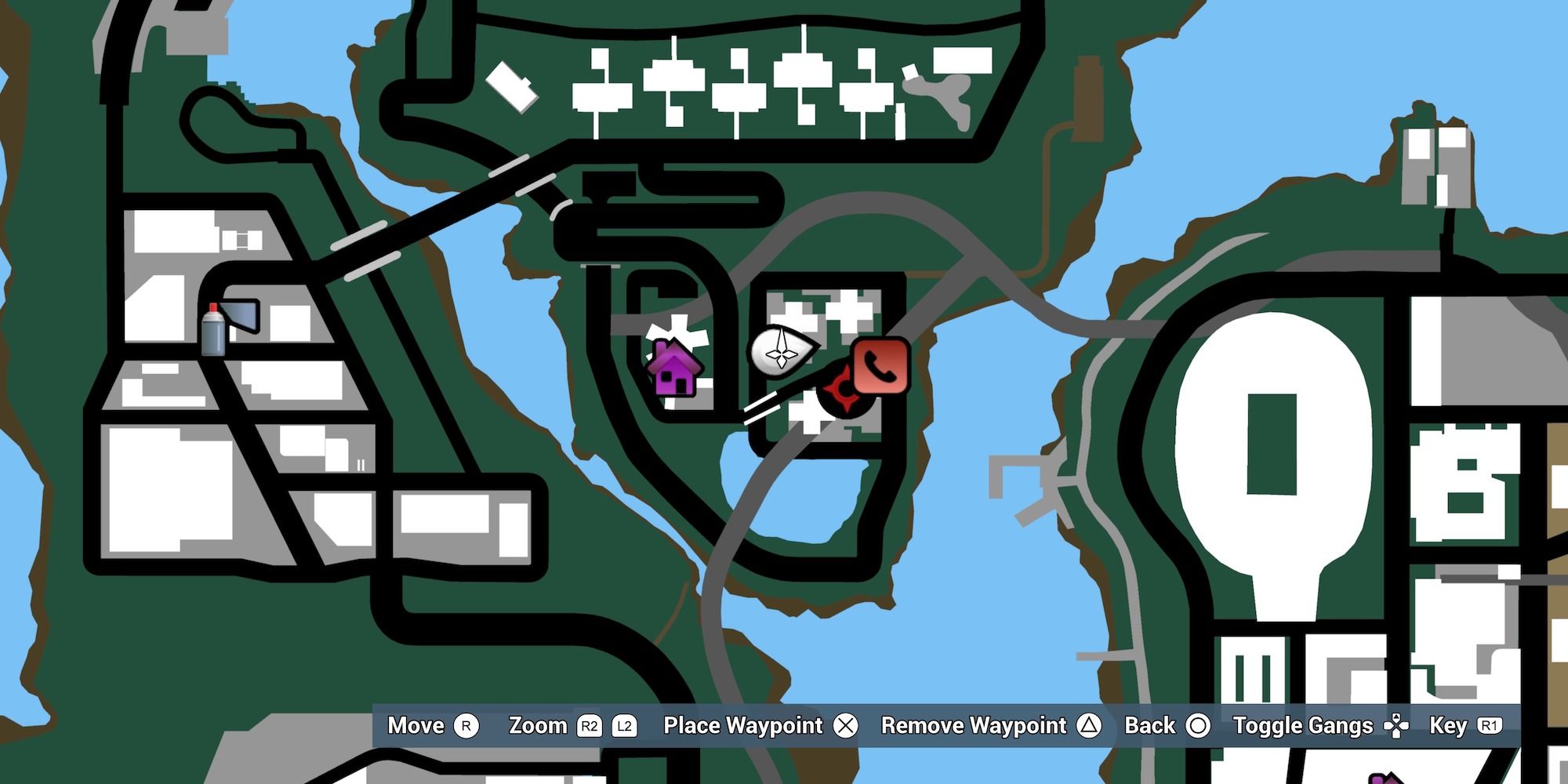Toggle Gangs display on the map
Viewport: 1568px width, 784px height.
coord(1301,726)
